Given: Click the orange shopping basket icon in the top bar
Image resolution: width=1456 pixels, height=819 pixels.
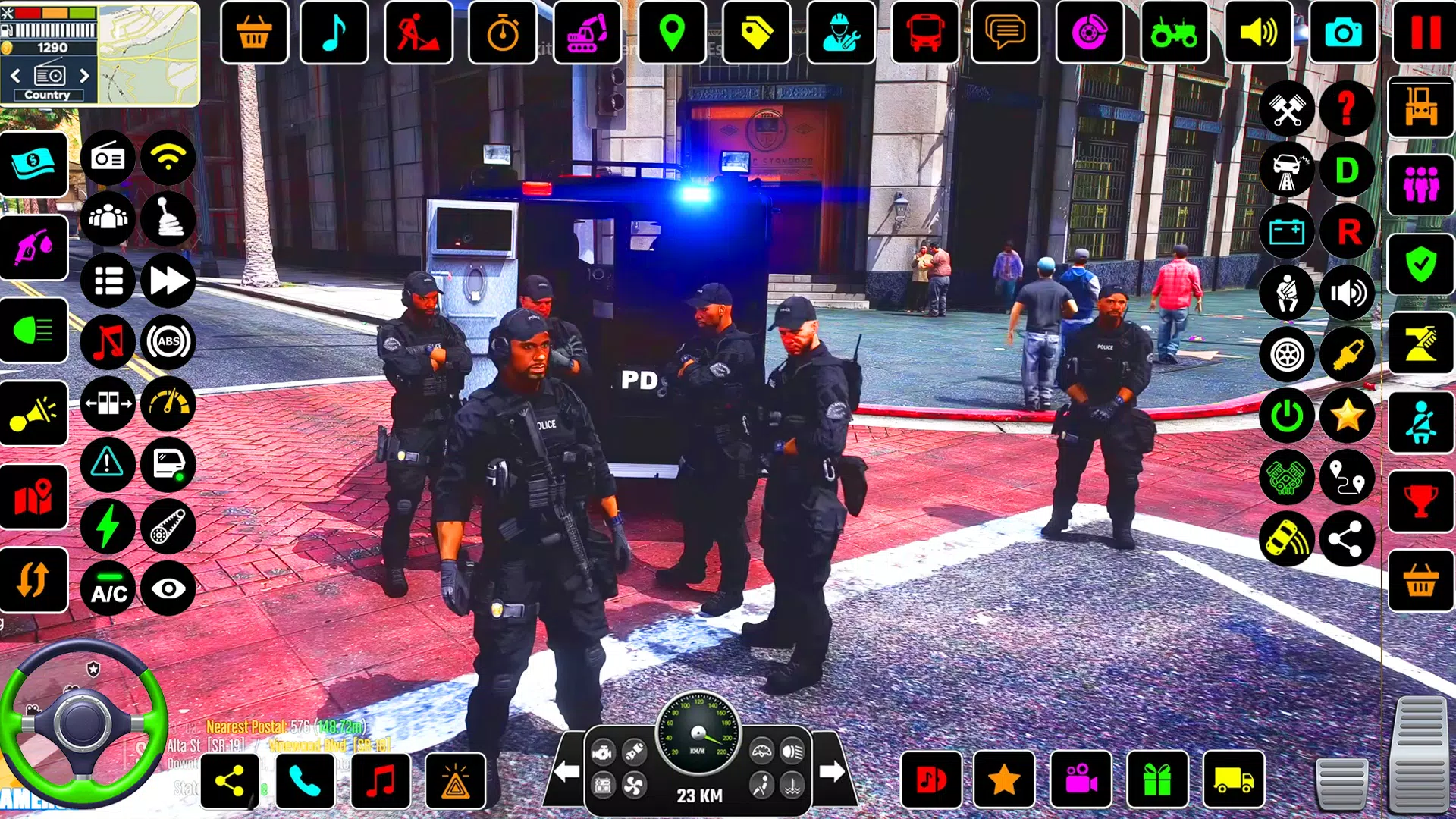Looking at the screenshot, I should pos(254,33).
